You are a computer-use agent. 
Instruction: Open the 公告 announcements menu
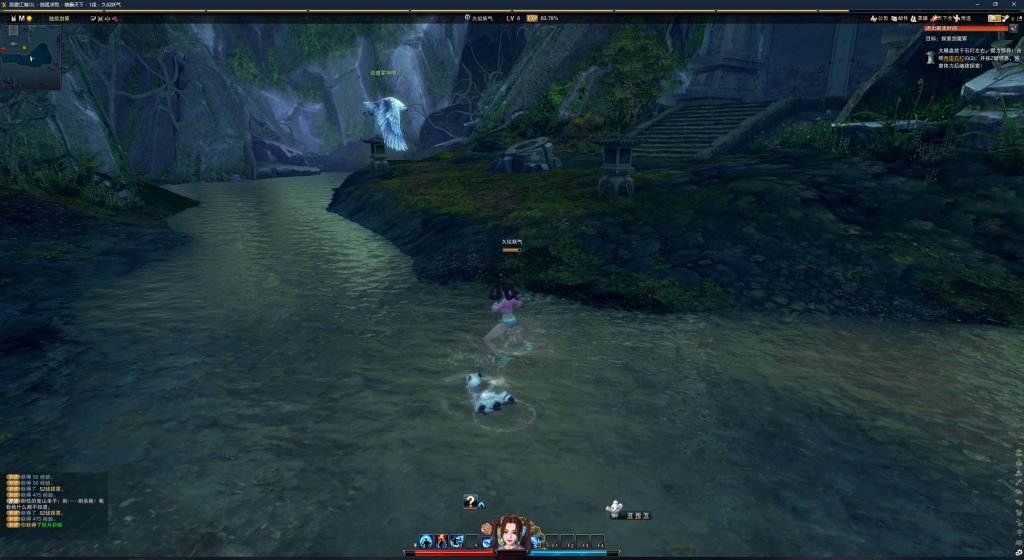(878, 18)
